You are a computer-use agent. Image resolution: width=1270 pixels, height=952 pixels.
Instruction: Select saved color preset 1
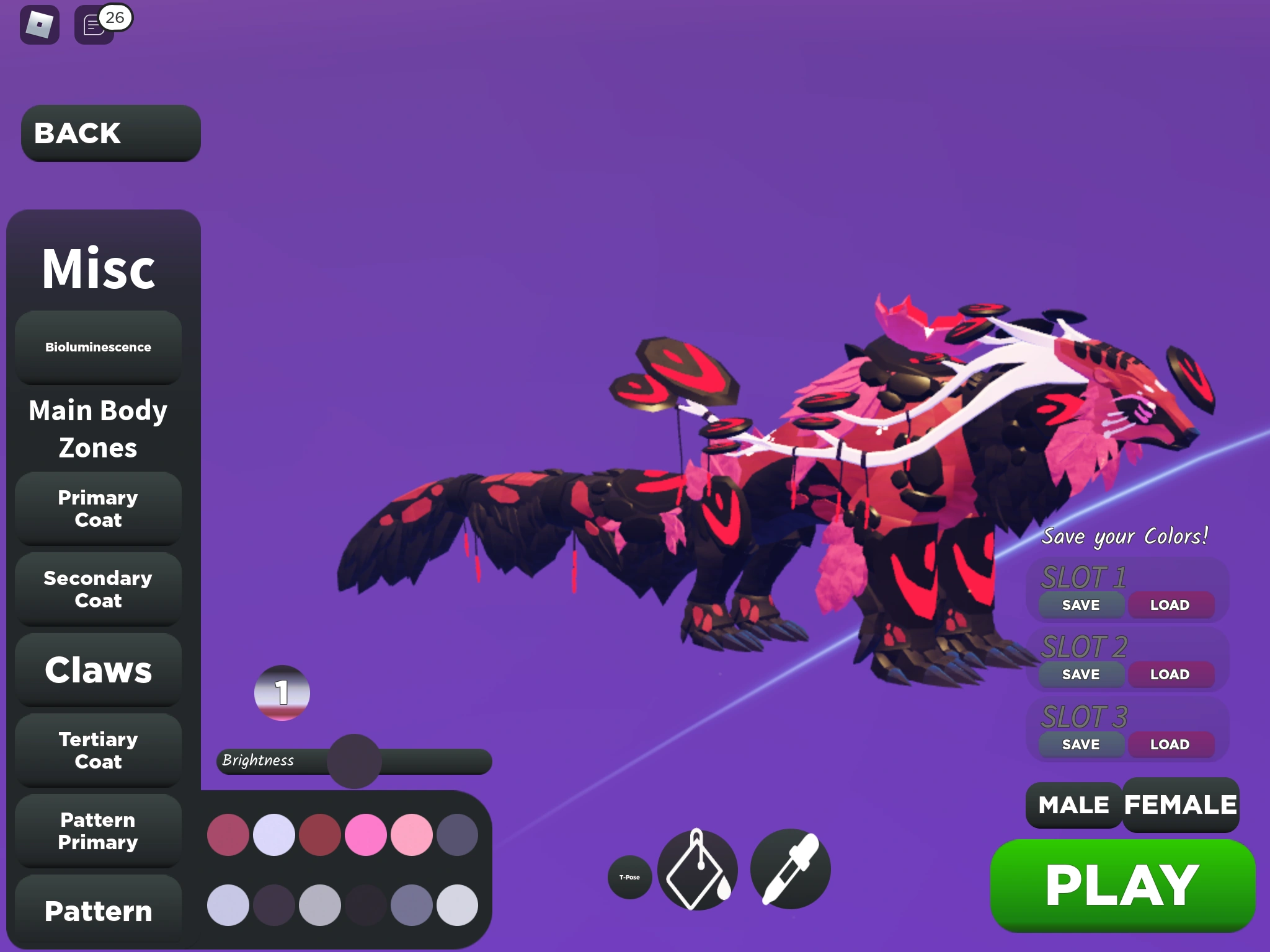click(282, 694)
